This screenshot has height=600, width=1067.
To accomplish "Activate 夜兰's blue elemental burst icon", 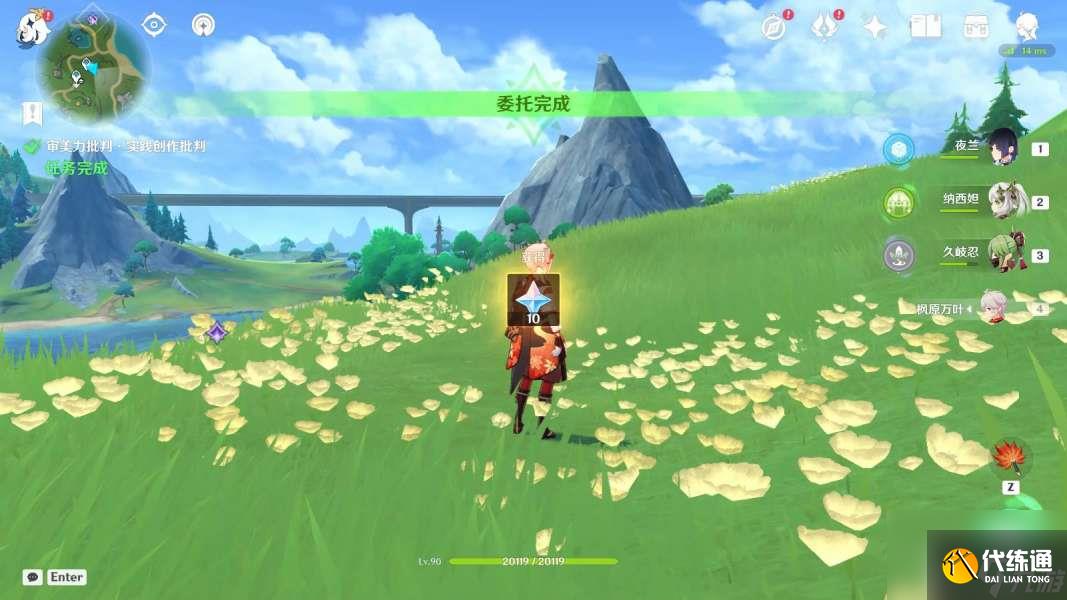I will point(898,149).
